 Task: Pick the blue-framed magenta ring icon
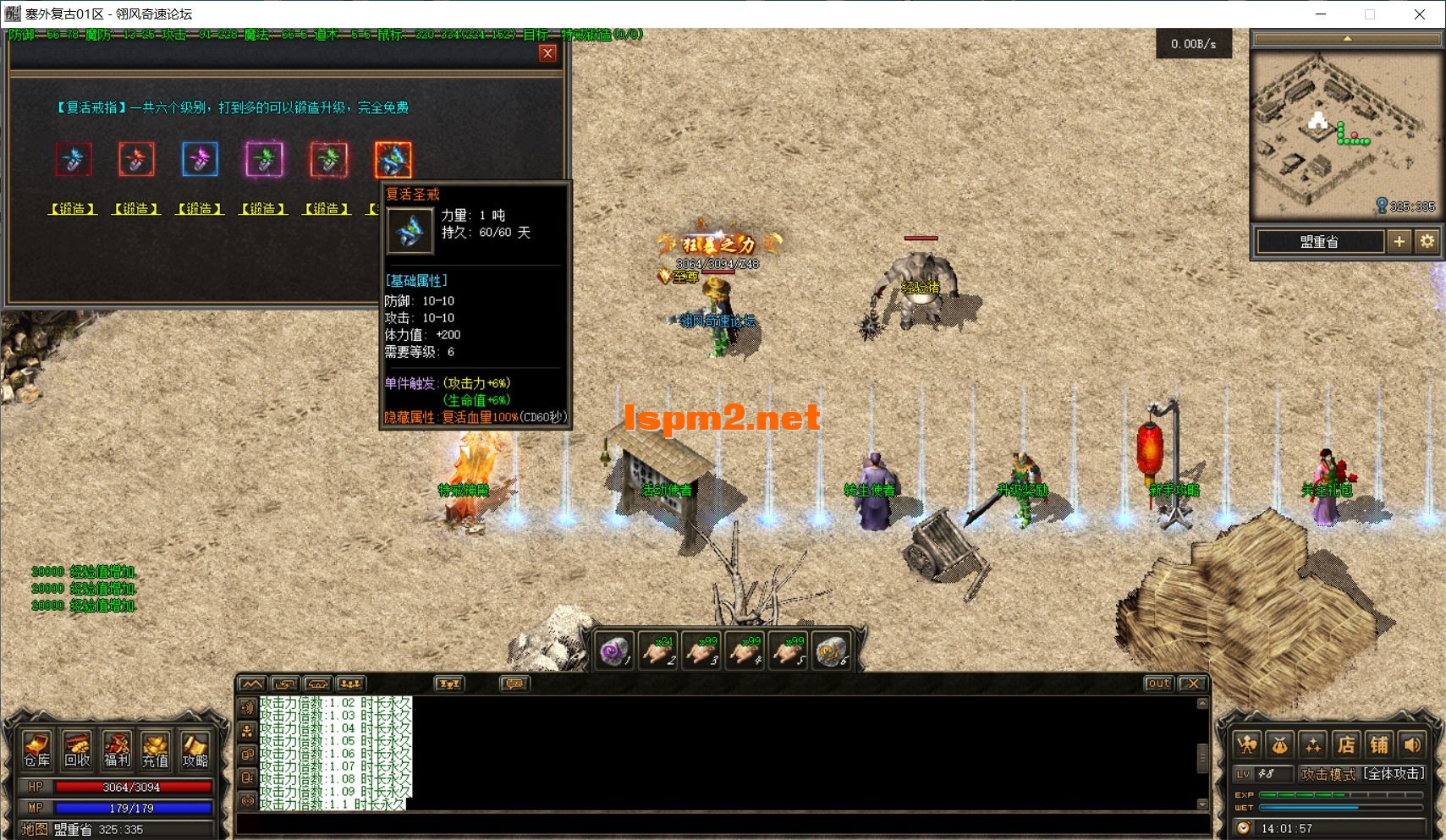200,160
